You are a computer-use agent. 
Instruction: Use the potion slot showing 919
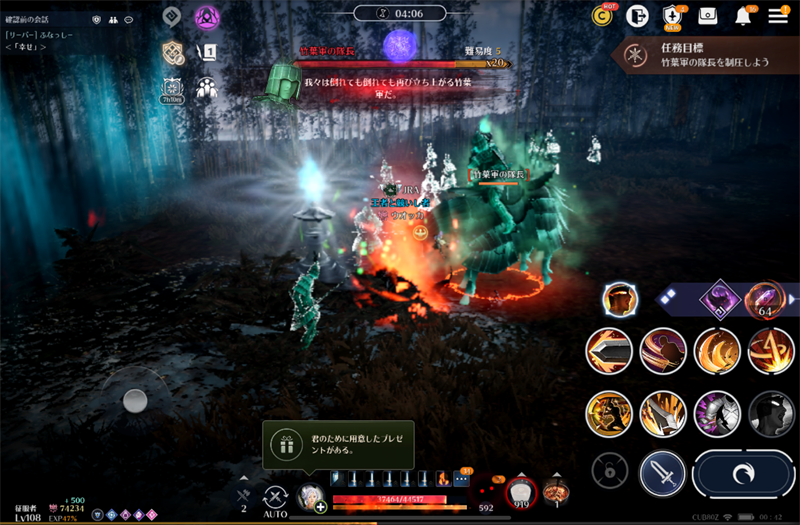pyautogui.click(x=519, y=493)
